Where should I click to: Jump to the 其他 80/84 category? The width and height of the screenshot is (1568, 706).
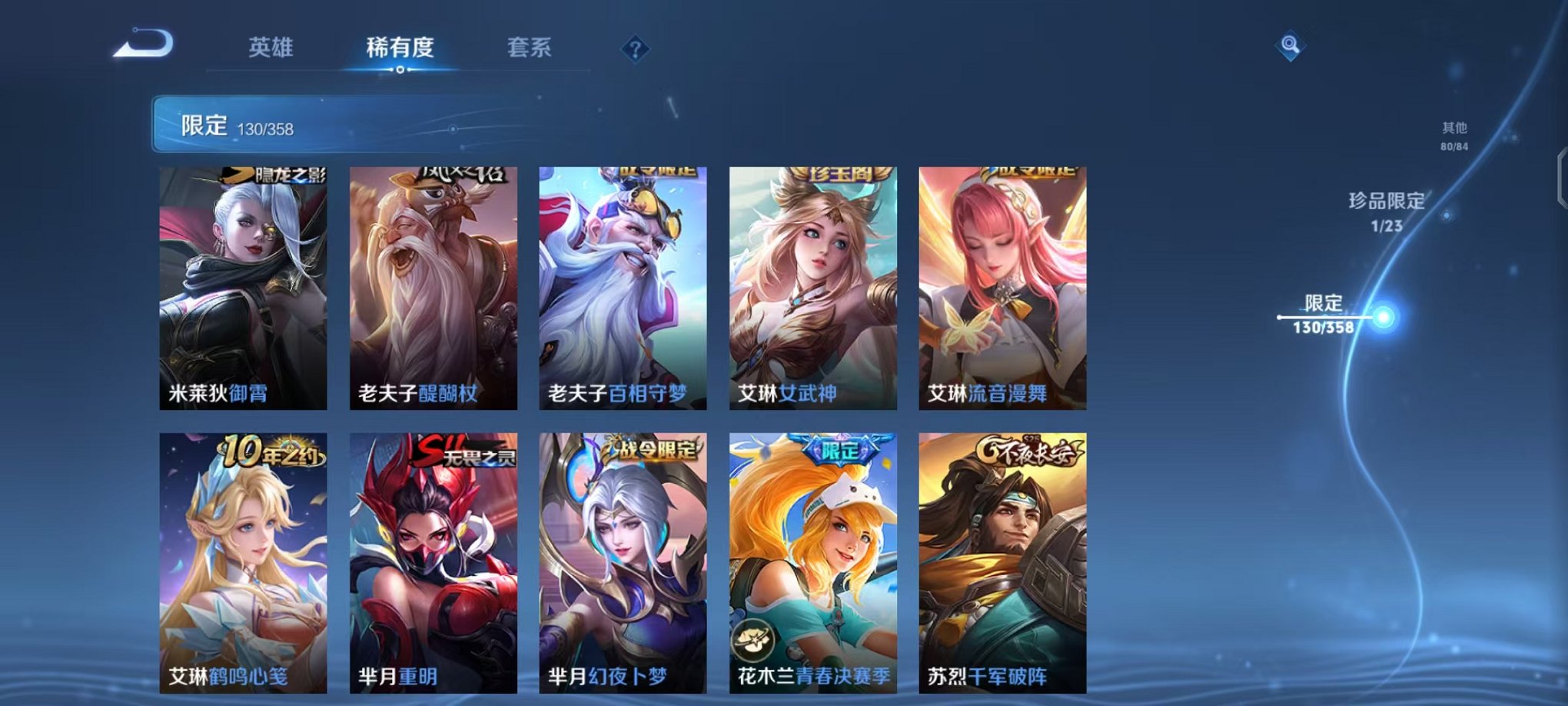[1453, 137]
